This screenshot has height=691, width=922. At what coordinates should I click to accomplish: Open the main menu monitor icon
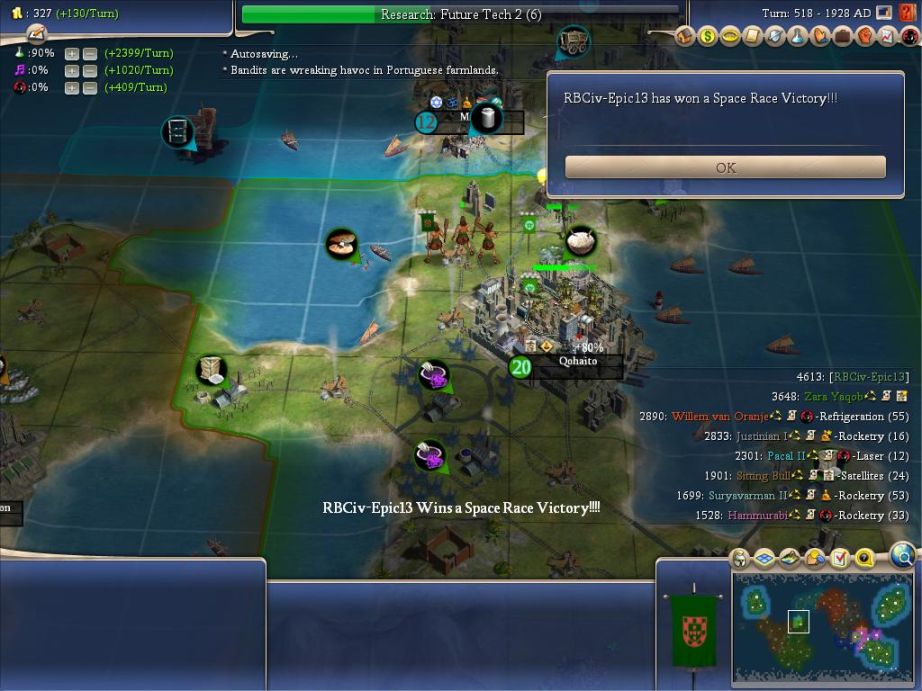(884, 13)
